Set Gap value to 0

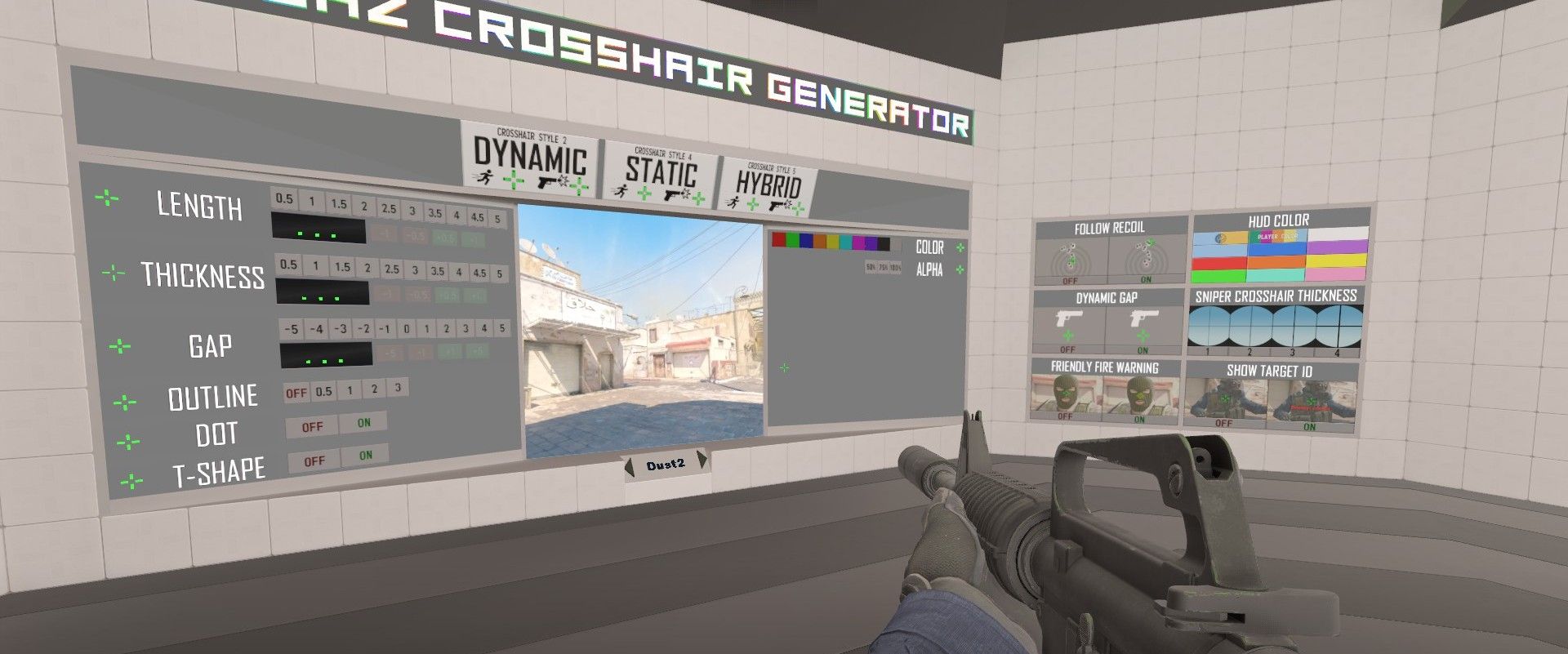pyautogui.click(x=406, y=329)
